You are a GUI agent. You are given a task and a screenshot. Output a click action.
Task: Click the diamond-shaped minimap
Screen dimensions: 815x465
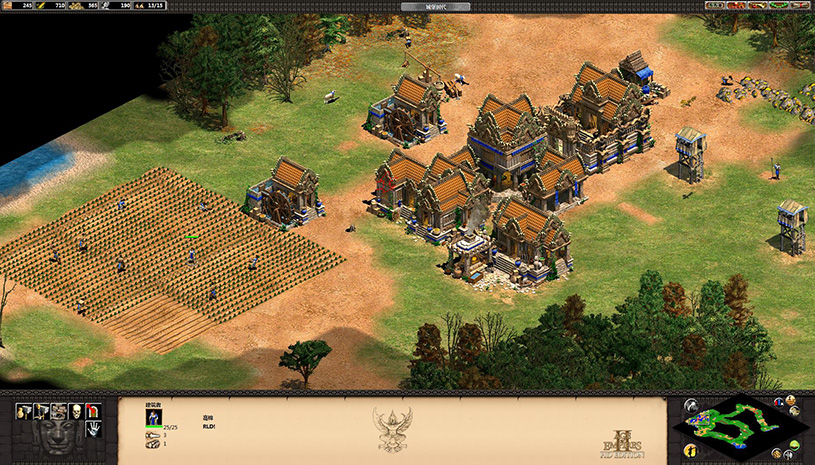pyautogui.click(x=739, y=425)
